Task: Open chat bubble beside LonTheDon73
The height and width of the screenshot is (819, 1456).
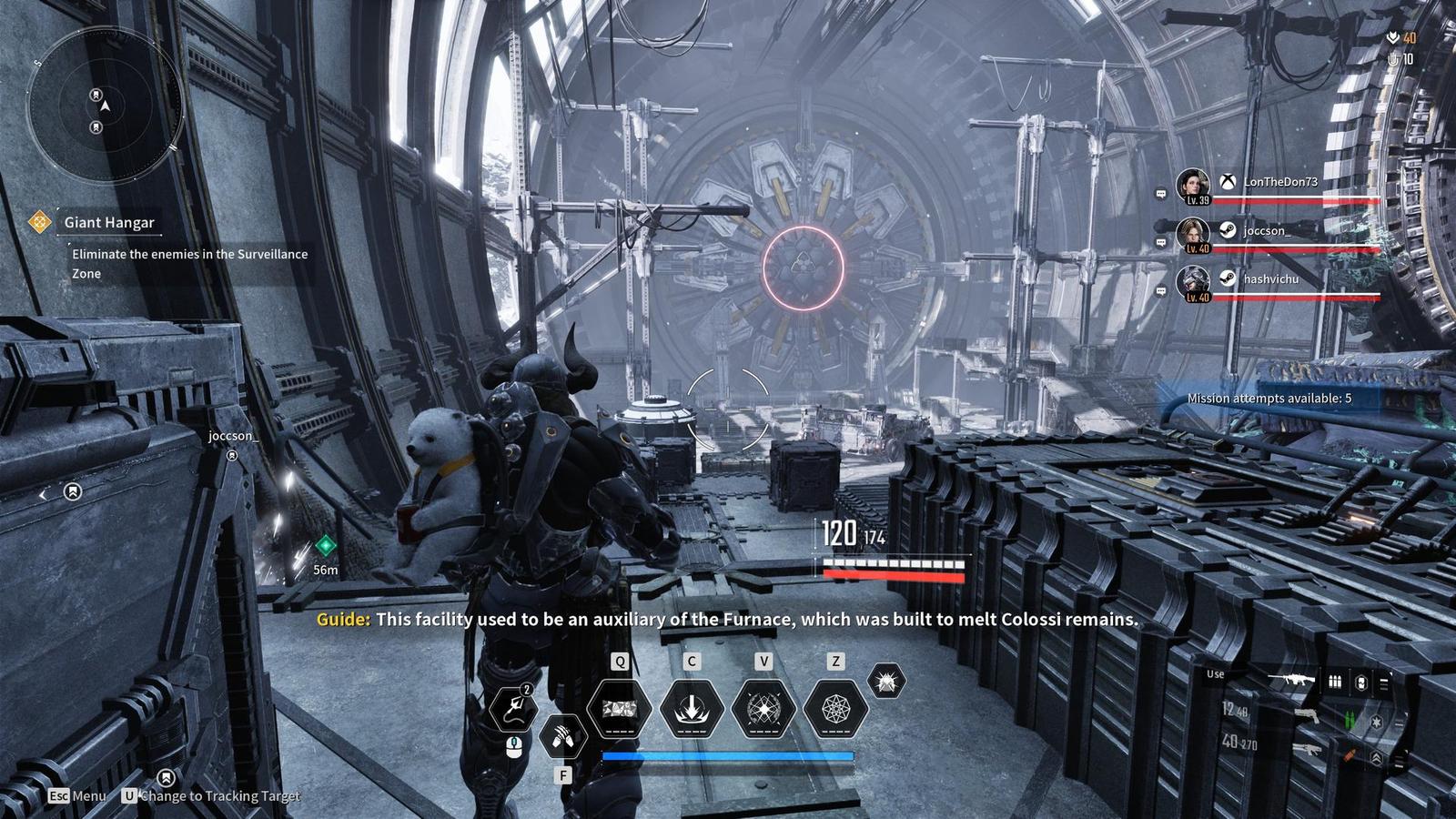Action: point(1161,194)
